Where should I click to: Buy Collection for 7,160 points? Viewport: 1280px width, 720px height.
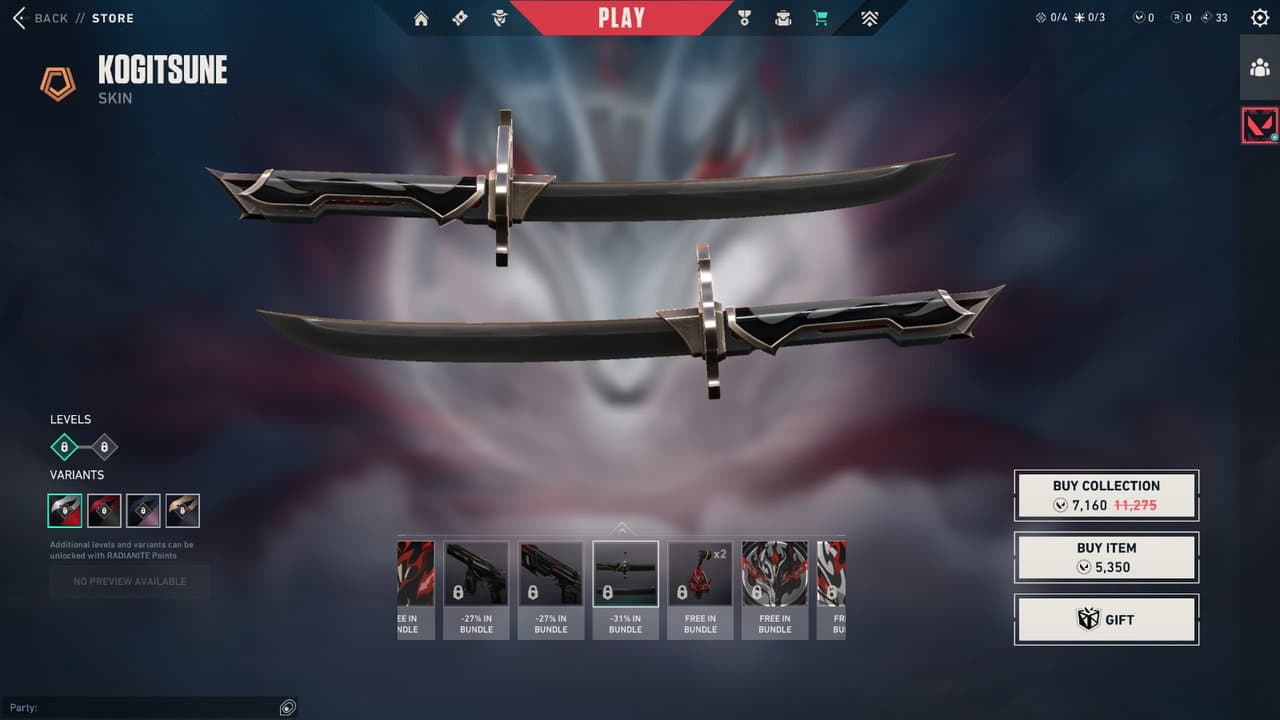click(x=1106, y=495)
